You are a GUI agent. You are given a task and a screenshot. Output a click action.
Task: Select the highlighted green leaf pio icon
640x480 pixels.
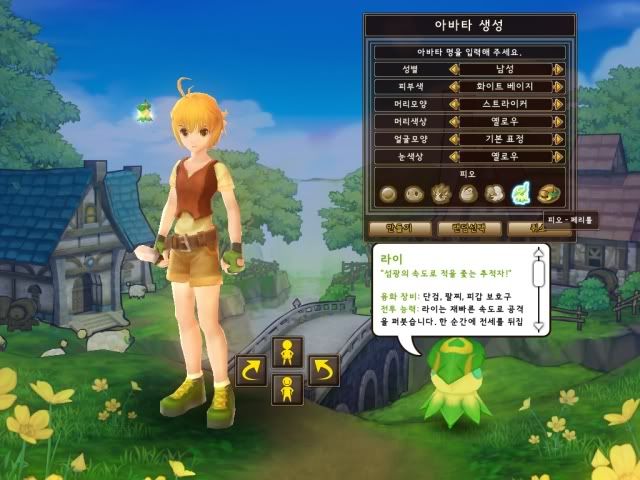(520, 195)
